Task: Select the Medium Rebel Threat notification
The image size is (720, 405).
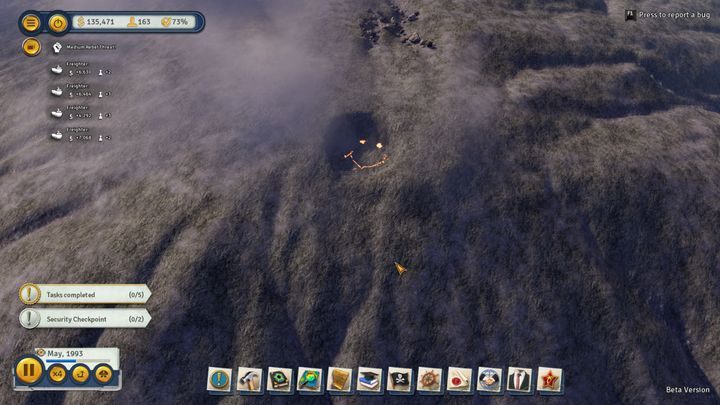Action: point(92,47)
